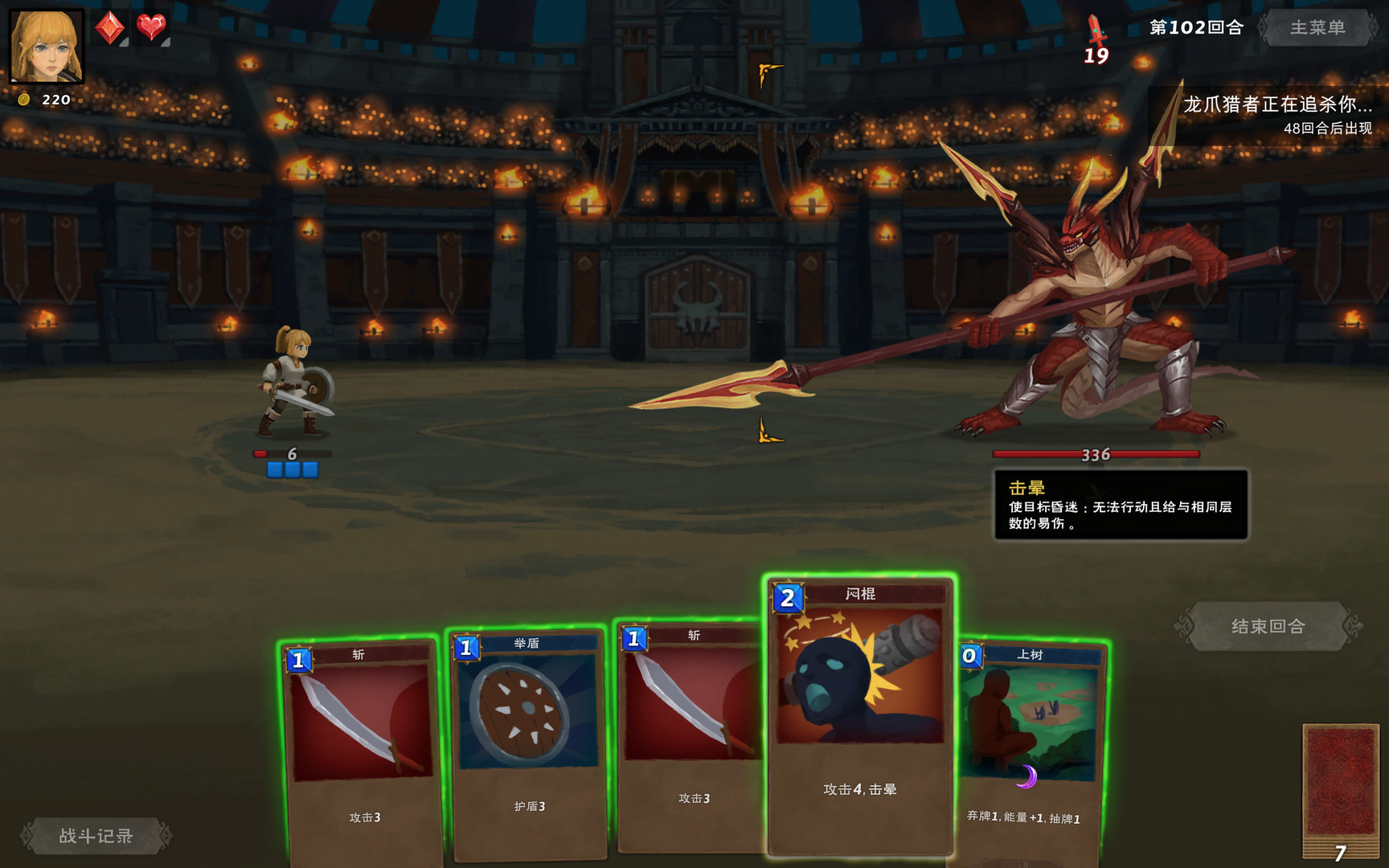This screenshot has height=868, width=1389.
Task: Click the 主菜单 button
Action: [x=1318, y=28]
